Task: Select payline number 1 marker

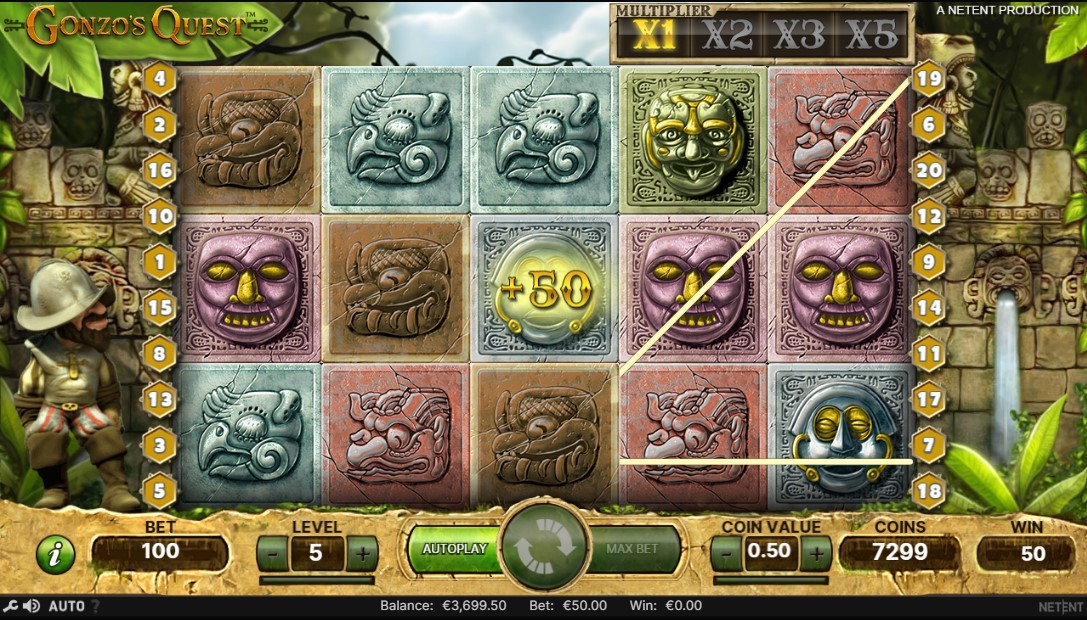Action: 159,261
